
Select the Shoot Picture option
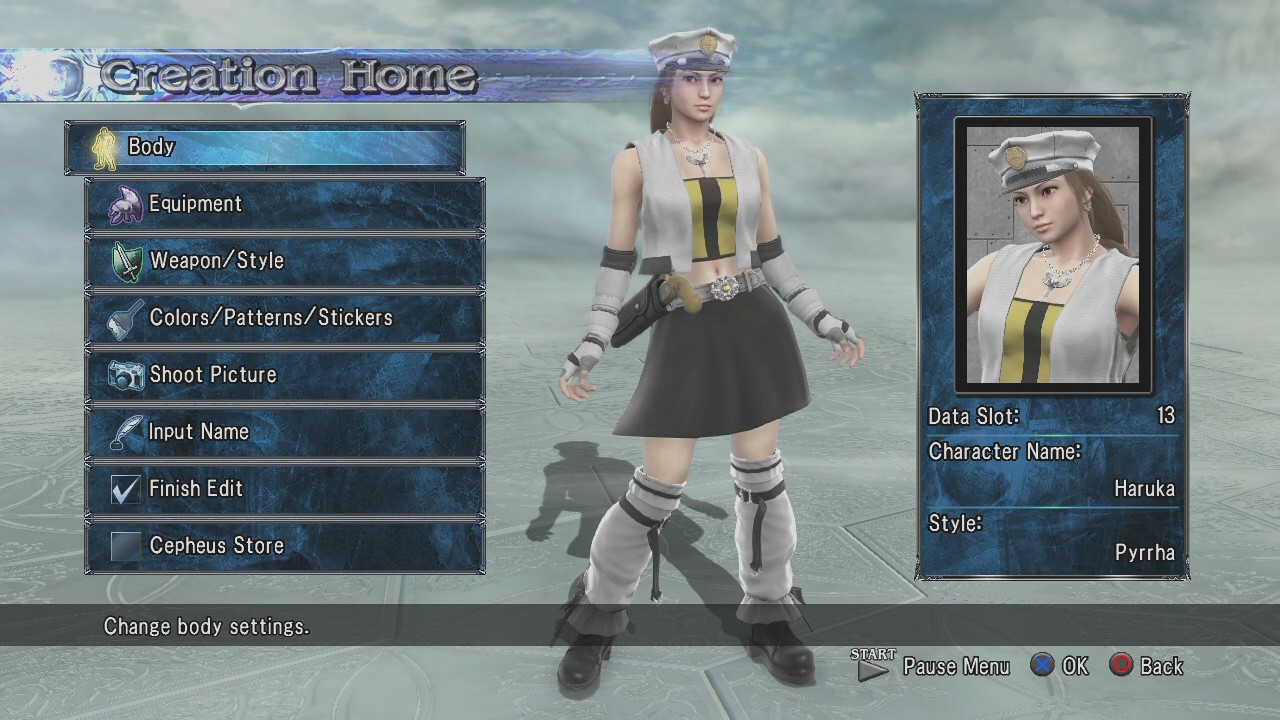285,375
